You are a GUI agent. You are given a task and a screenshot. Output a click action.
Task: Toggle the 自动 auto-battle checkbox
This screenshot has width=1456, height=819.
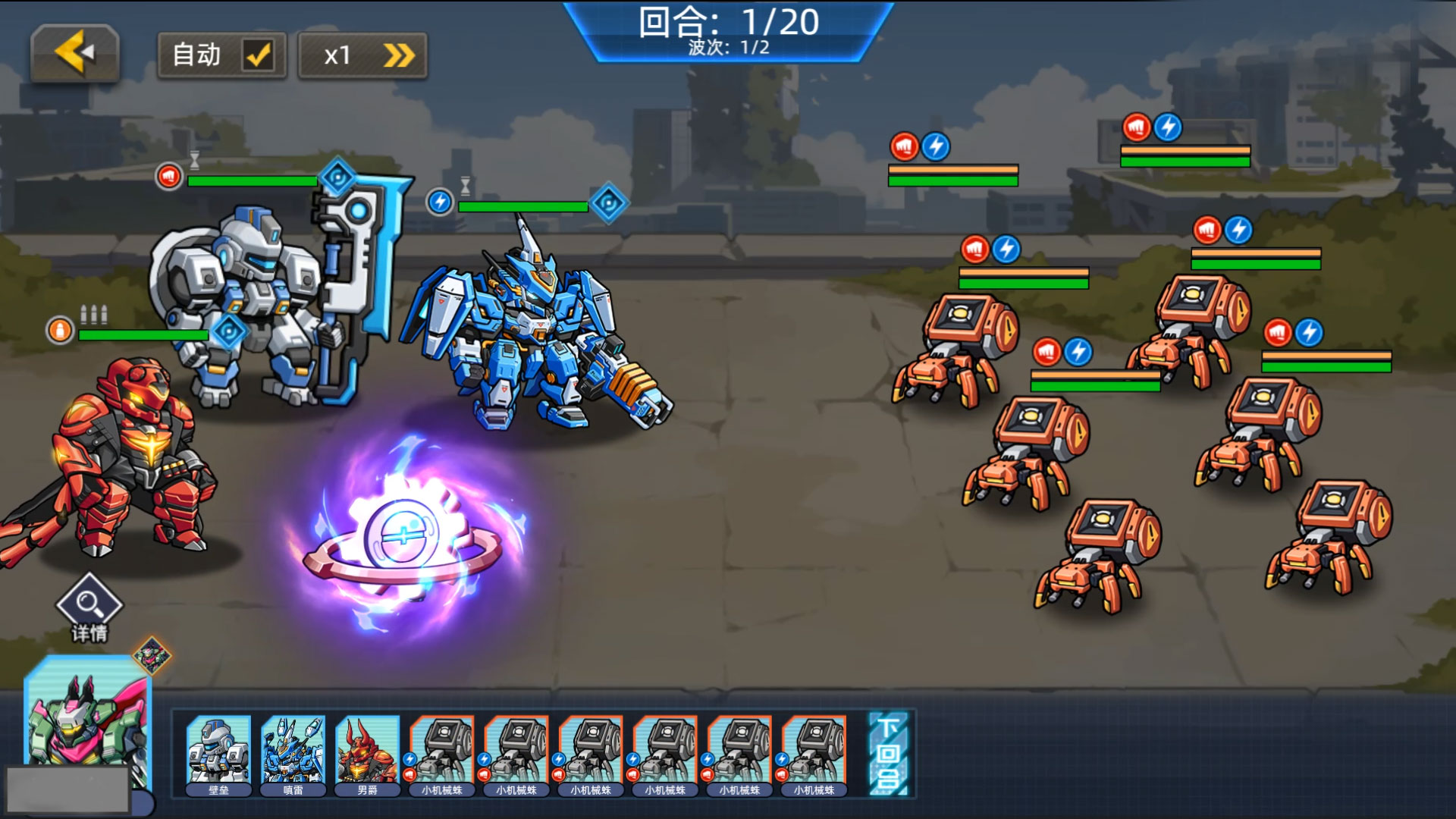click(258, 55)
